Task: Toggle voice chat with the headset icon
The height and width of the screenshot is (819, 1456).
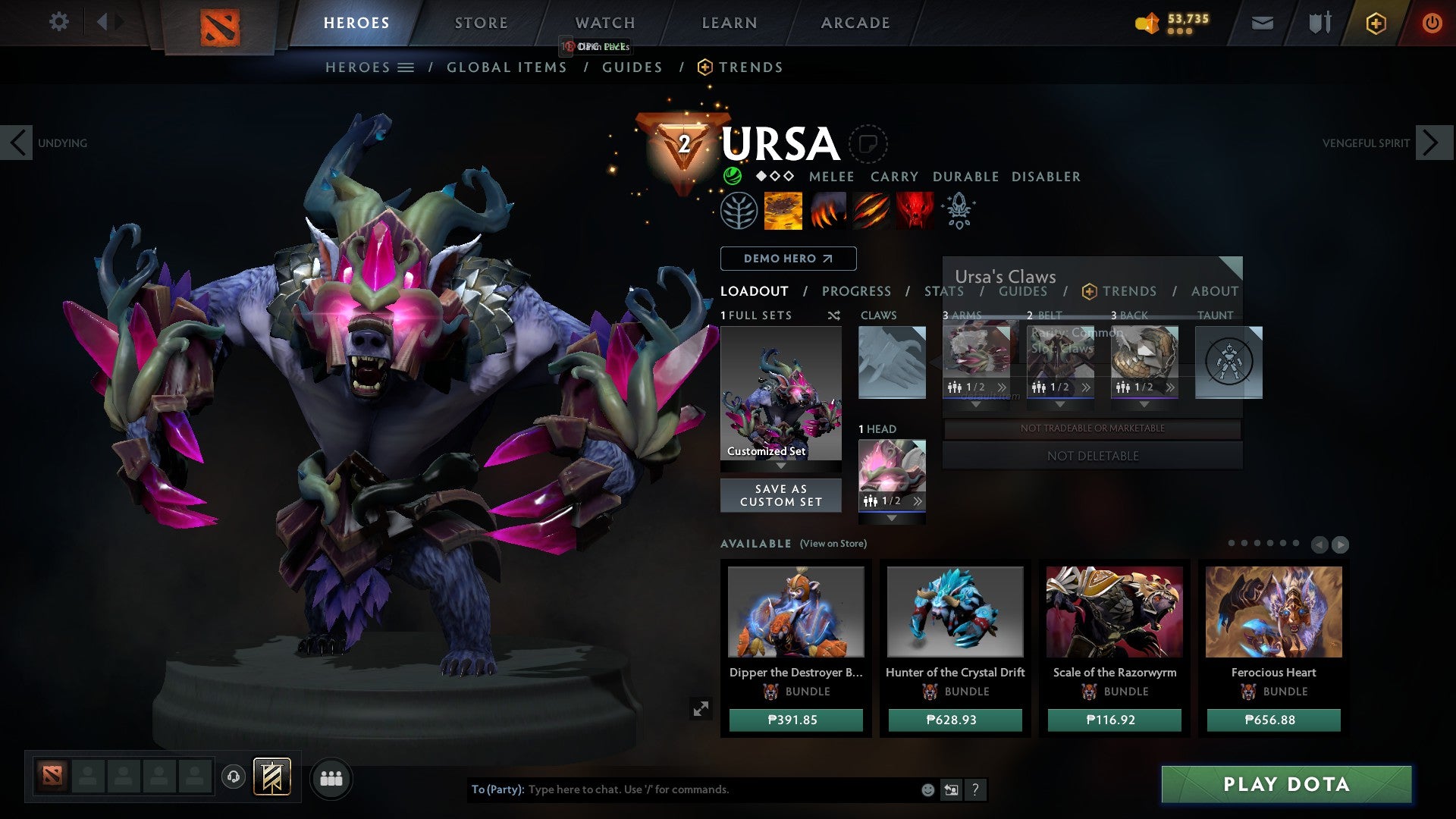Action: [x=233, y=778]
